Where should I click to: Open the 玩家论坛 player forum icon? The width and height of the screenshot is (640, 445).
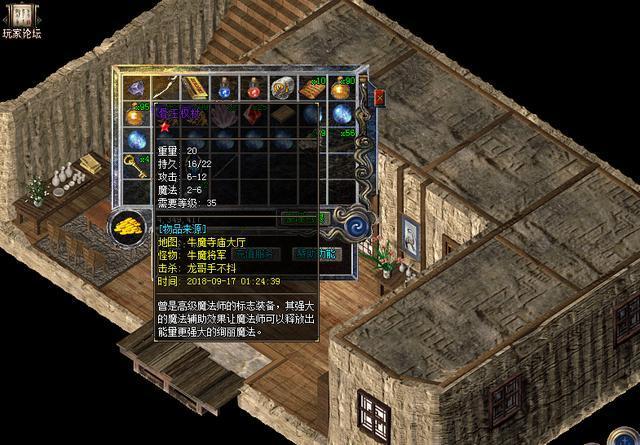tap(20, 18)
